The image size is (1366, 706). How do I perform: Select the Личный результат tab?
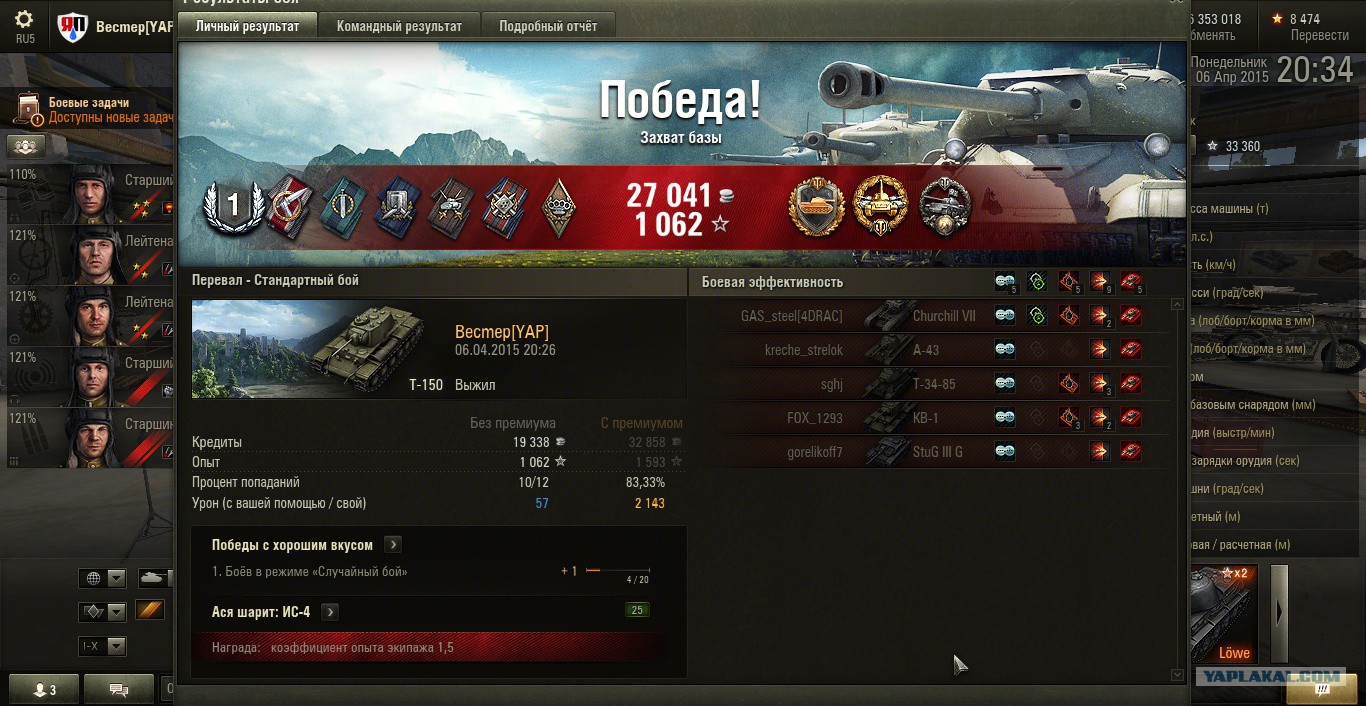pos(247,26)
